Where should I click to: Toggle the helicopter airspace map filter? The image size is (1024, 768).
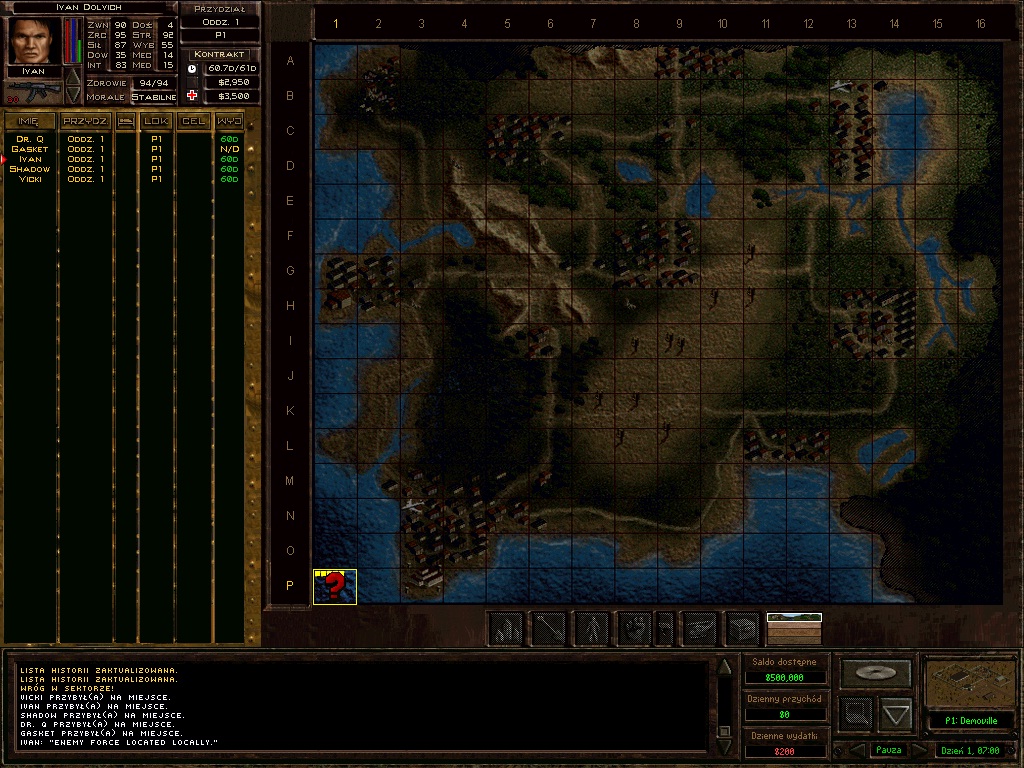[x=699, y=628]
